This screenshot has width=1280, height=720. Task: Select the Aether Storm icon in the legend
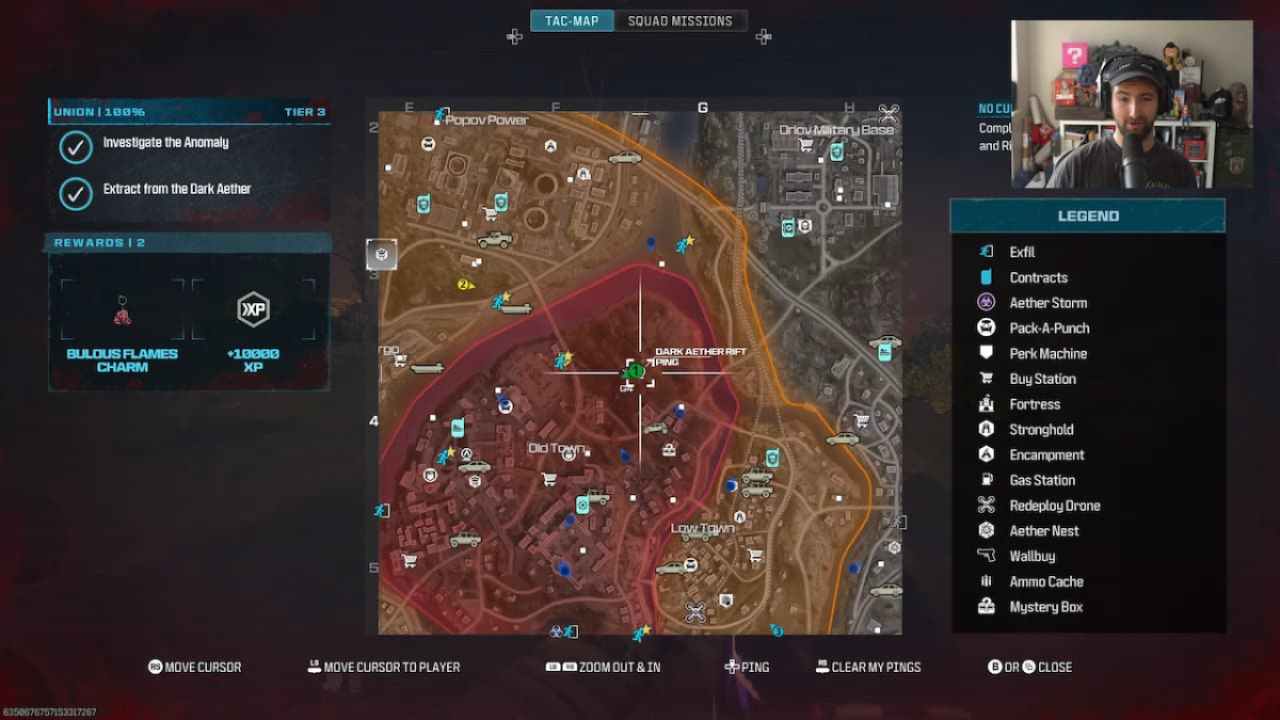[985, 302]
